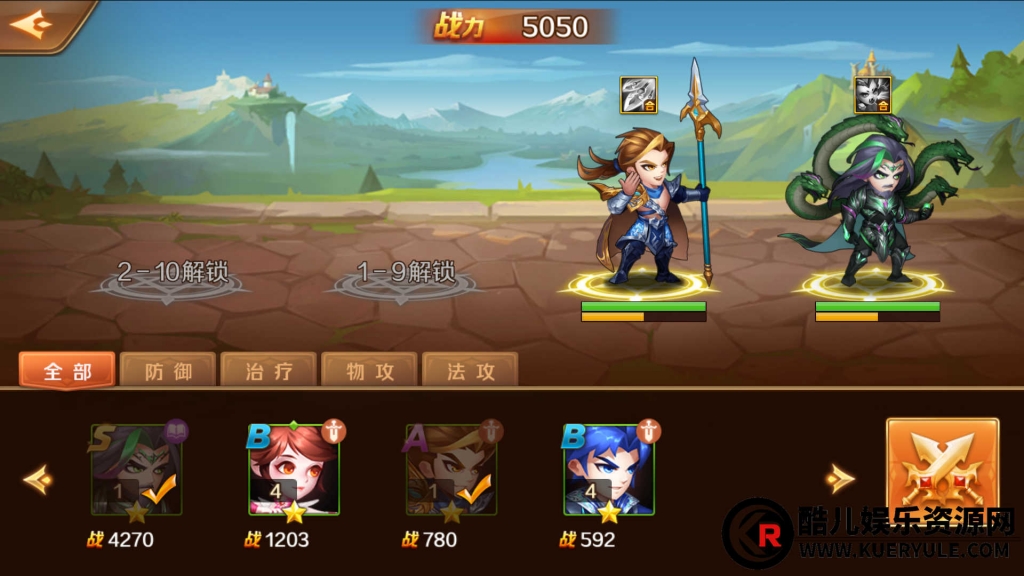Open the serpent hero's combo skill icon
Image resolution: width=1024 pixels, height=576 pixels.
pos(872,94)
